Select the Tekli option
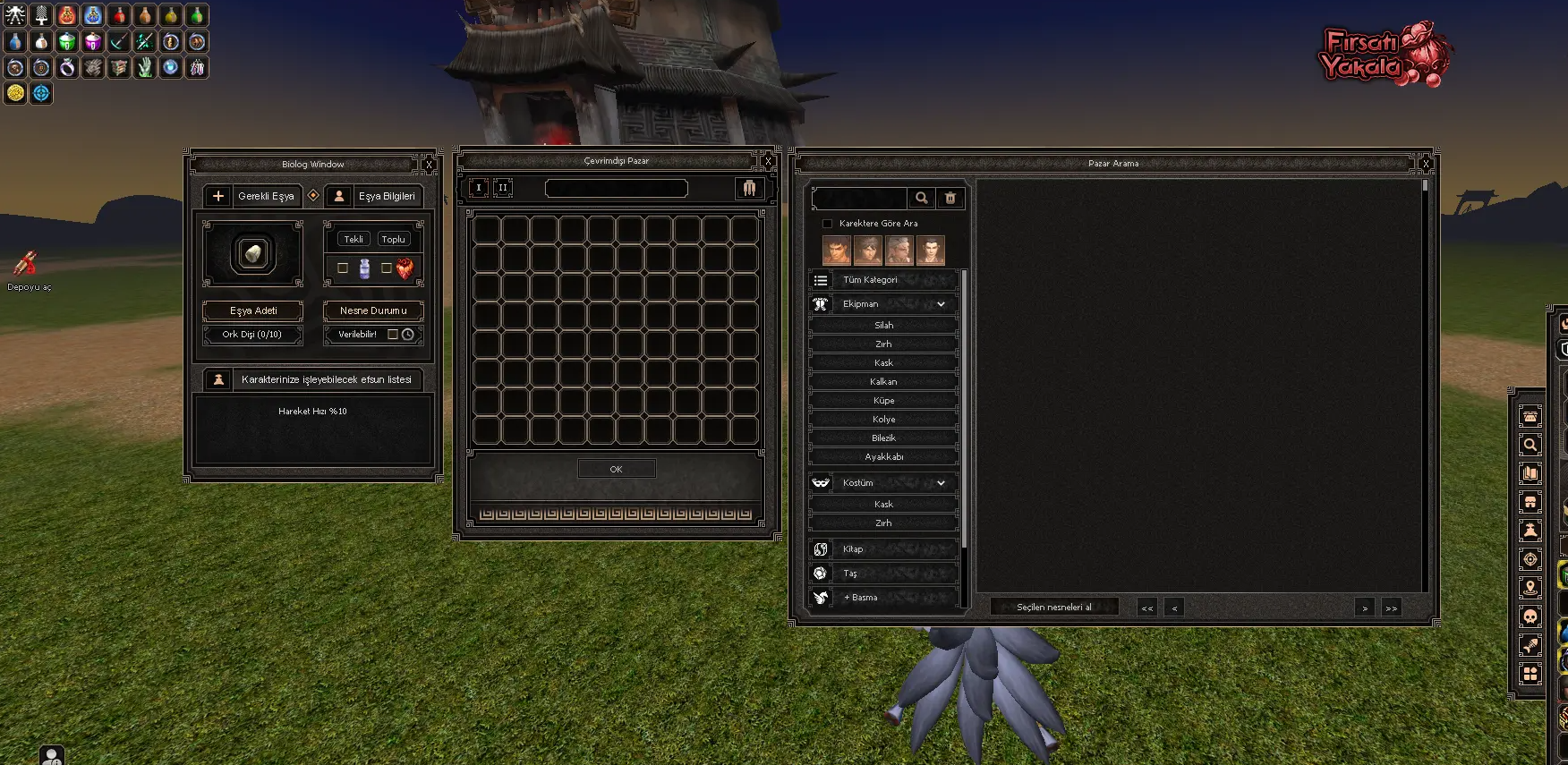1568x765 pixels. pos(354,239)
